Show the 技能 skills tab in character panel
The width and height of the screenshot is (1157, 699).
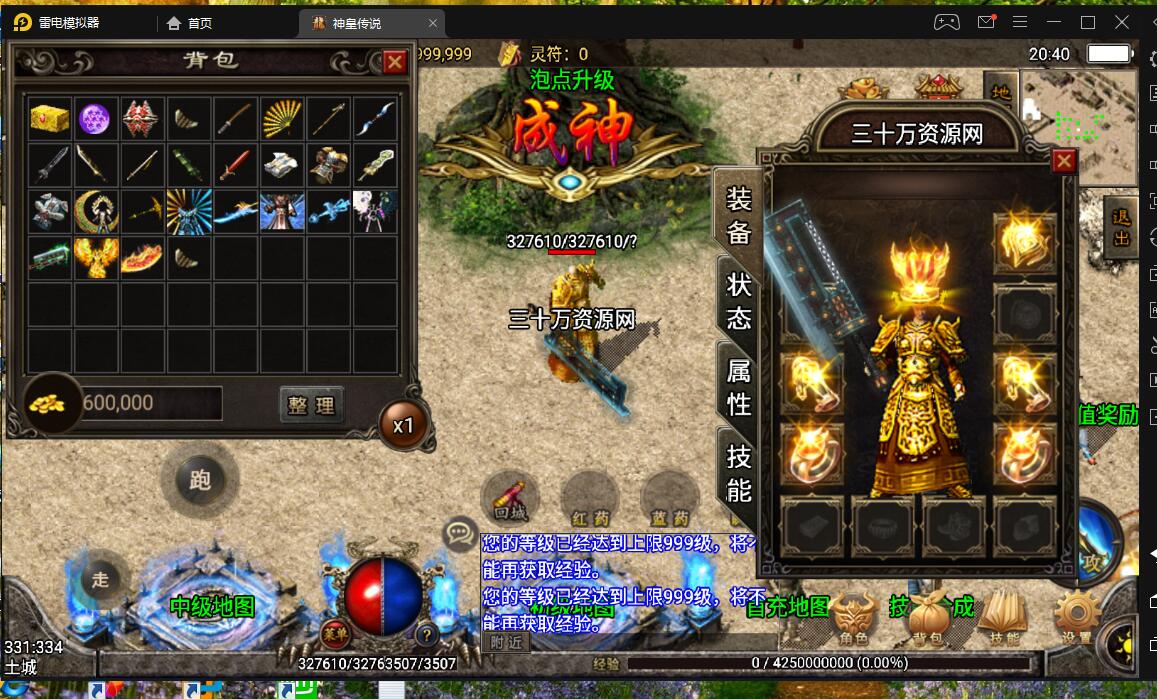[739, 473]
